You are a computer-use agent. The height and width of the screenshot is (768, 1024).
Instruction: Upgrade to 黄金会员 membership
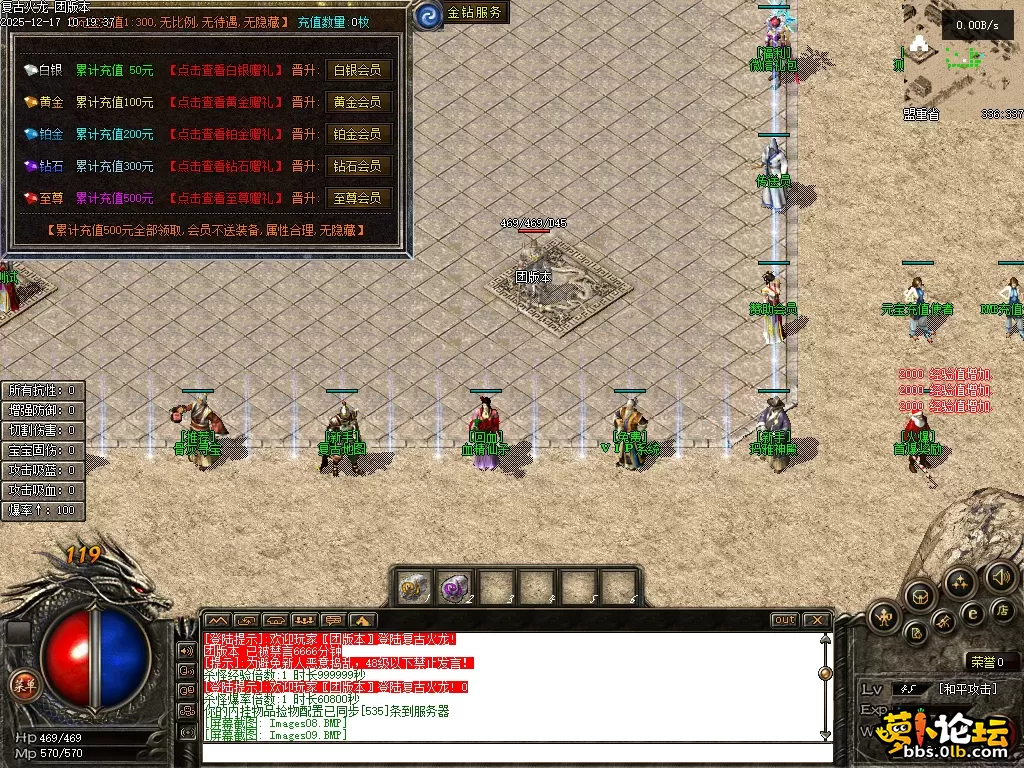pyautogui.click(x=357, y=102)
